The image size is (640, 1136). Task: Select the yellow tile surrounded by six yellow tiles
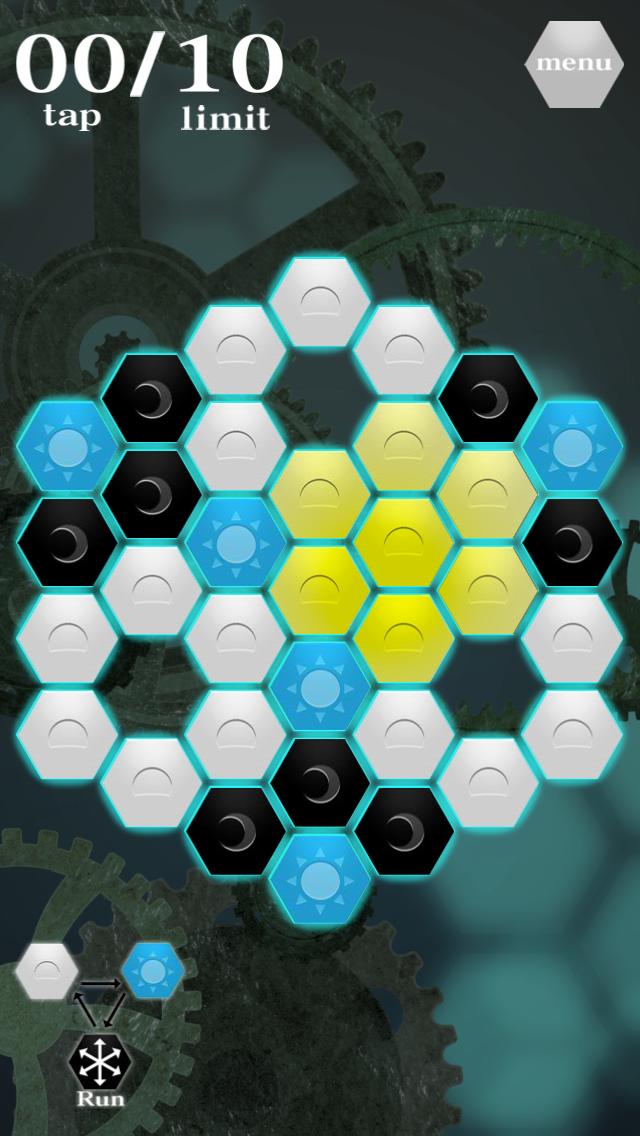click(403, 542)
